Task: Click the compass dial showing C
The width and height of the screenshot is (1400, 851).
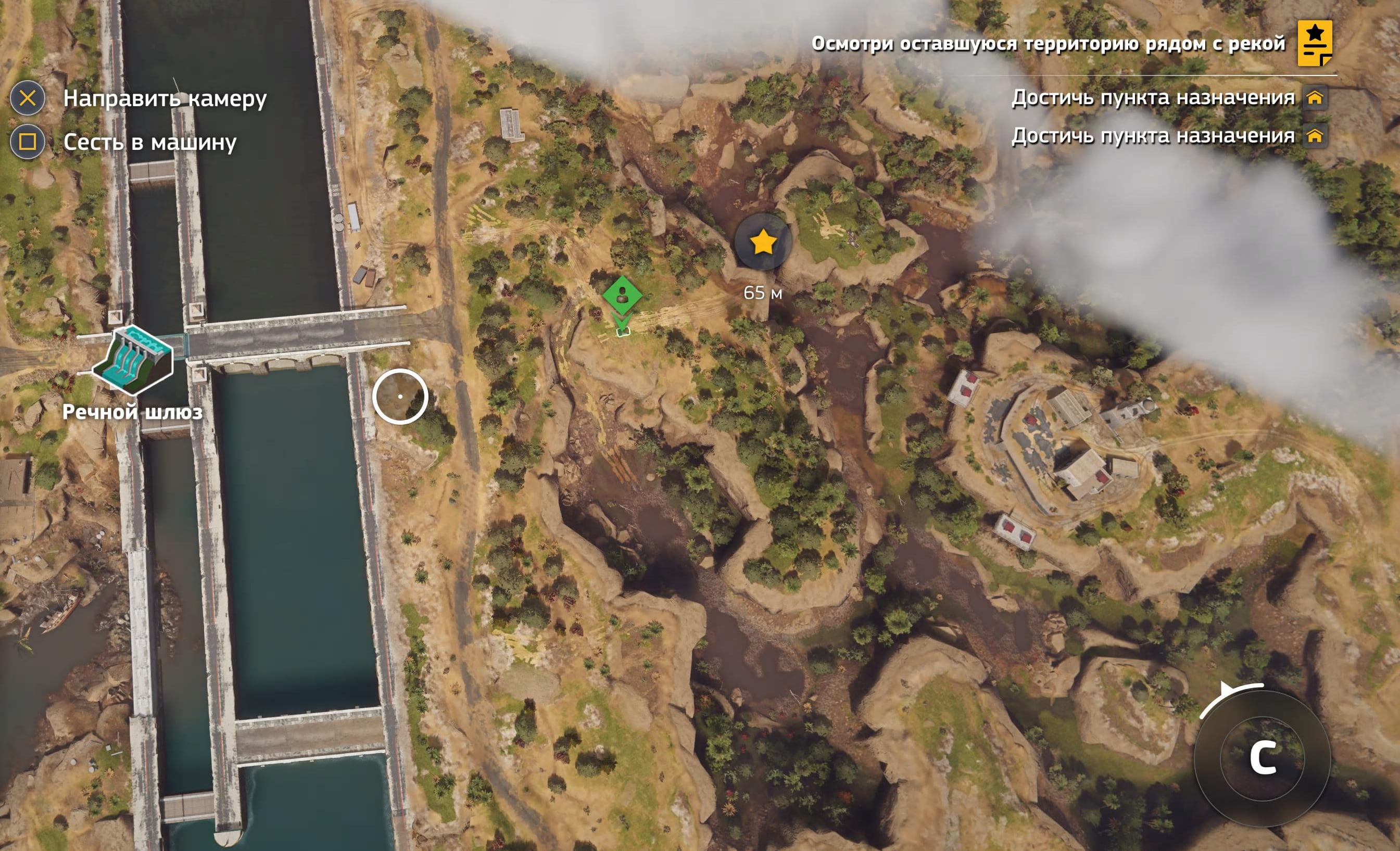Action: coord(1263,758)
